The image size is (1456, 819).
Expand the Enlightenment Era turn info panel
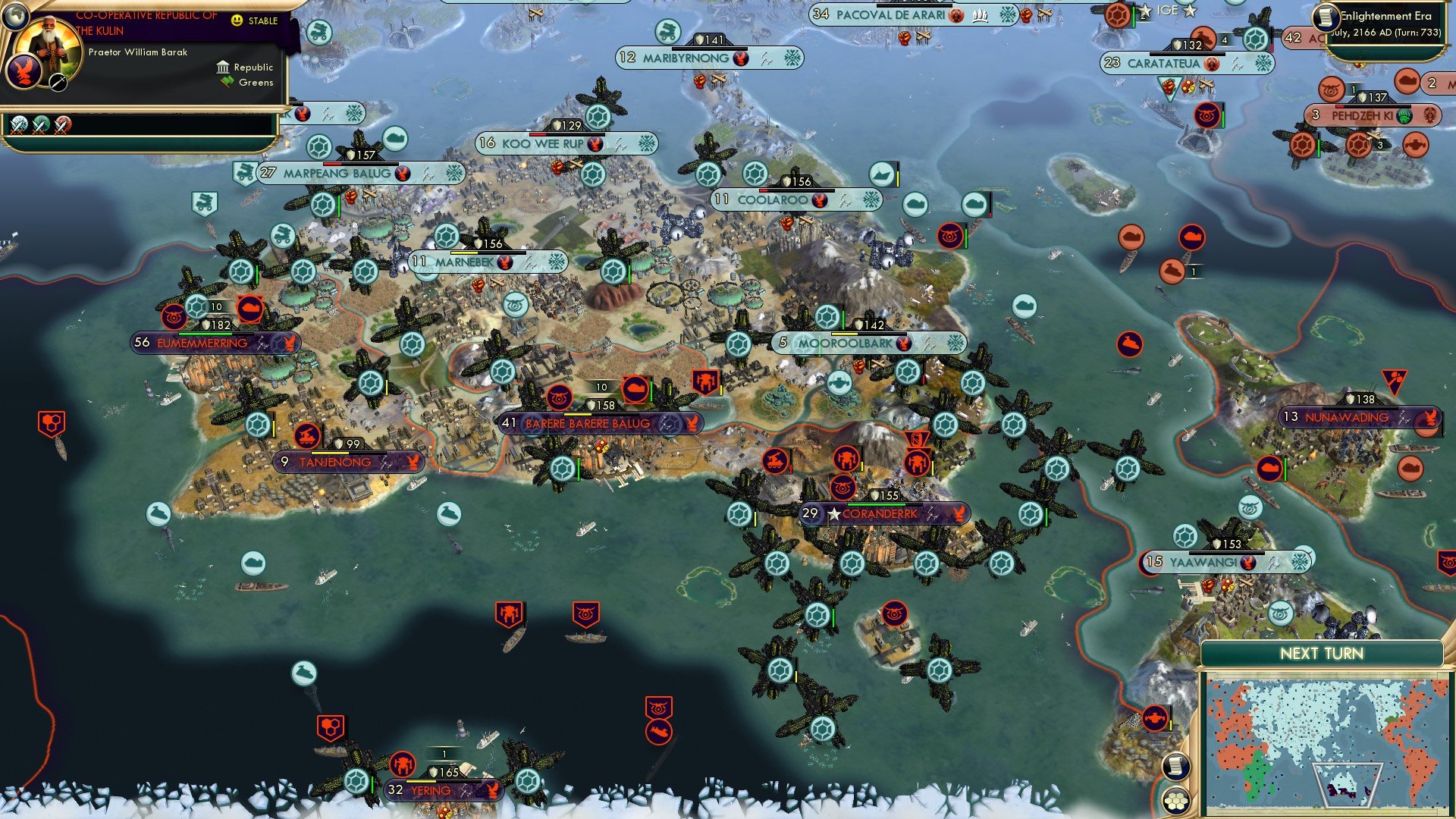[1392, 21]
